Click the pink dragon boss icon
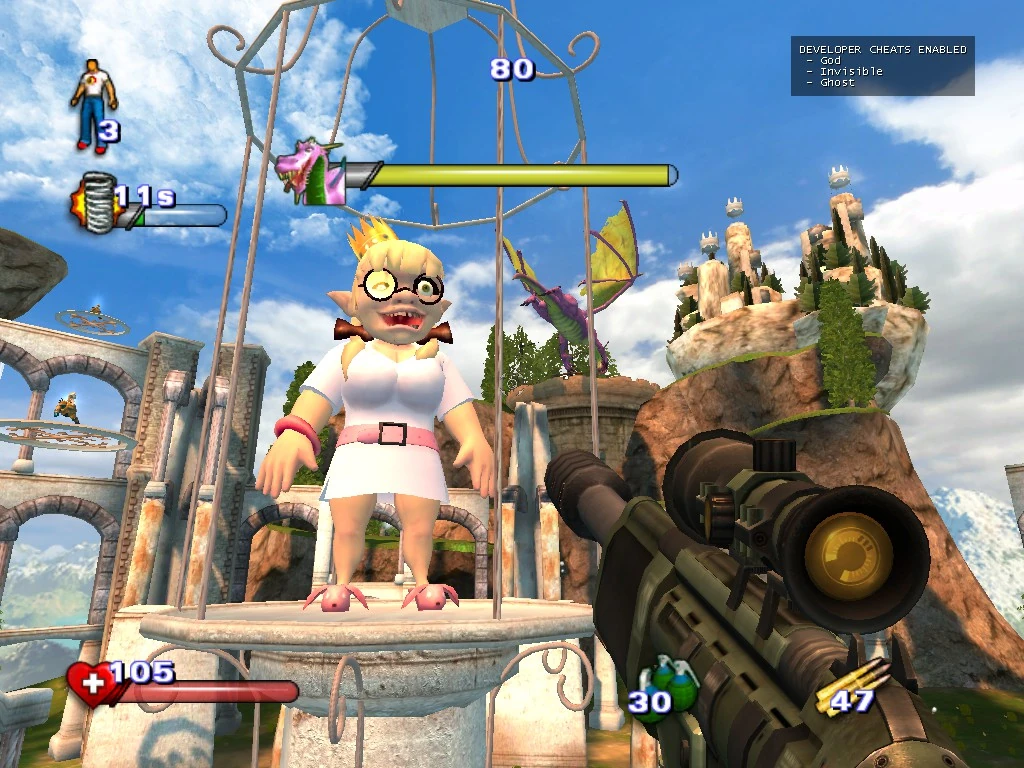Screen dimensions: 1024x768 point(310,172)
